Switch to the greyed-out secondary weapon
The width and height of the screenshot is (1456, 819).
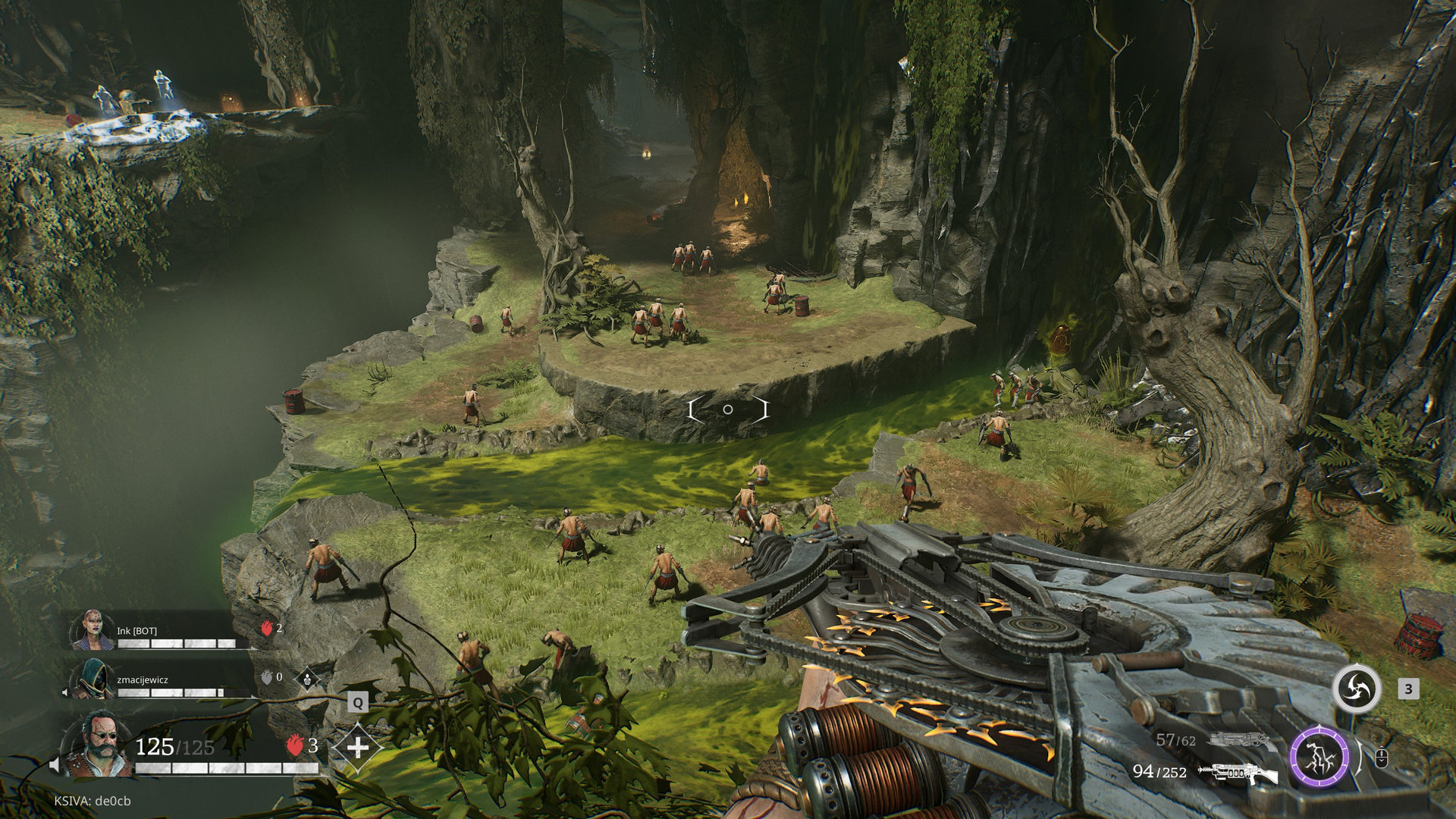click(1242, 739)
